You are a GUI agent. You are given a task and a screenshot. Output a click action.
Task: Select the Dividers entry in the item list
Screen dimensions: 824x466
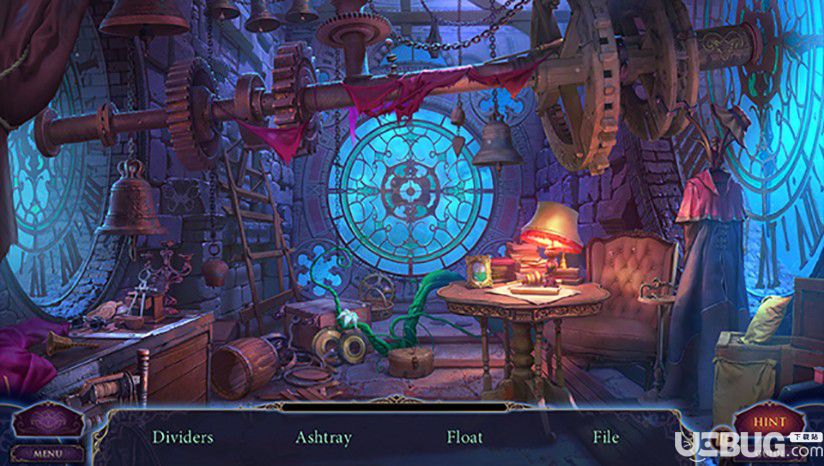182,437
